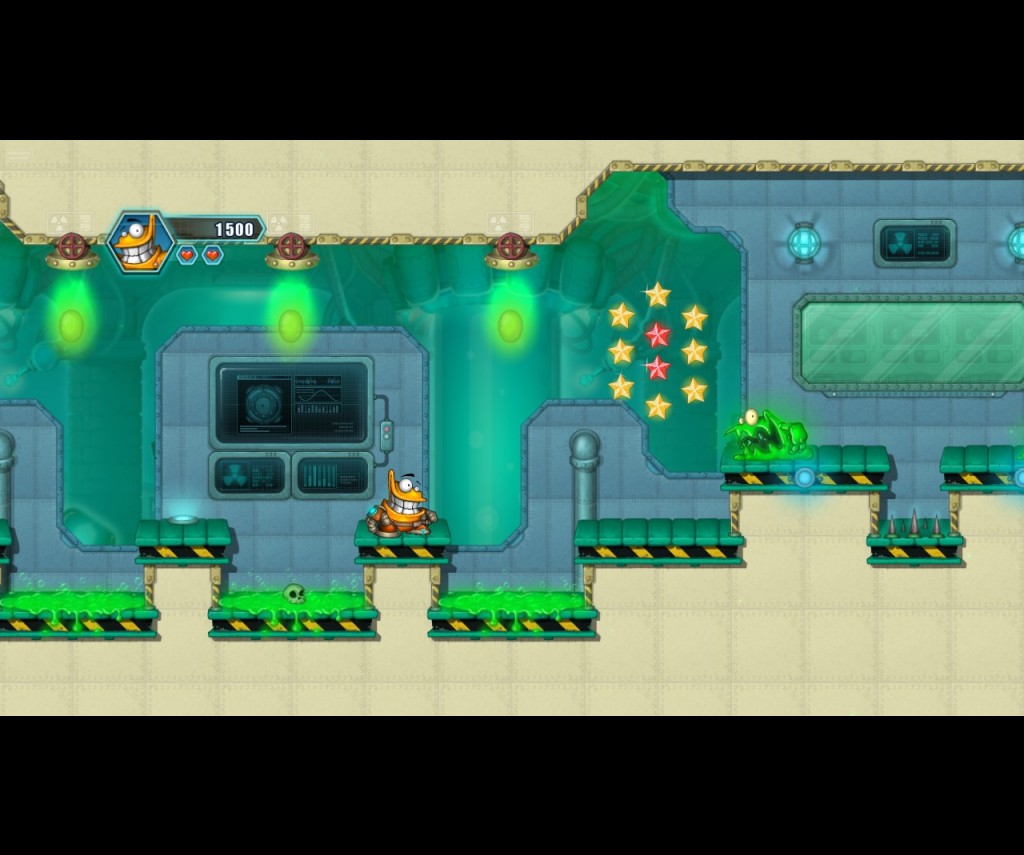Click the orange character portrait icon
The height and width of the screenshot is (855, 1024).
point(140,242)
